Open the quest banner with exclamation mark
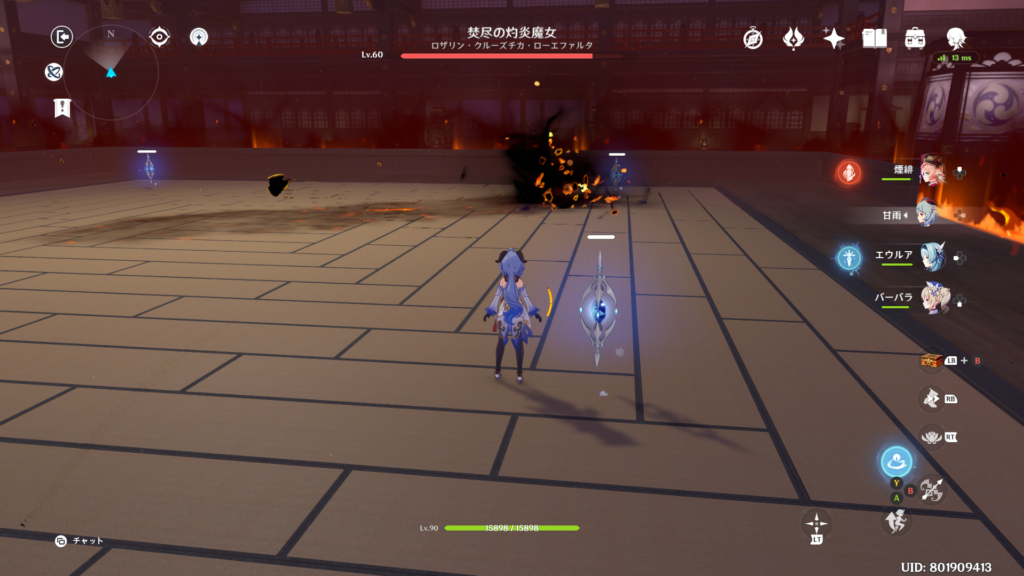1024x576 pixels. 62,108
